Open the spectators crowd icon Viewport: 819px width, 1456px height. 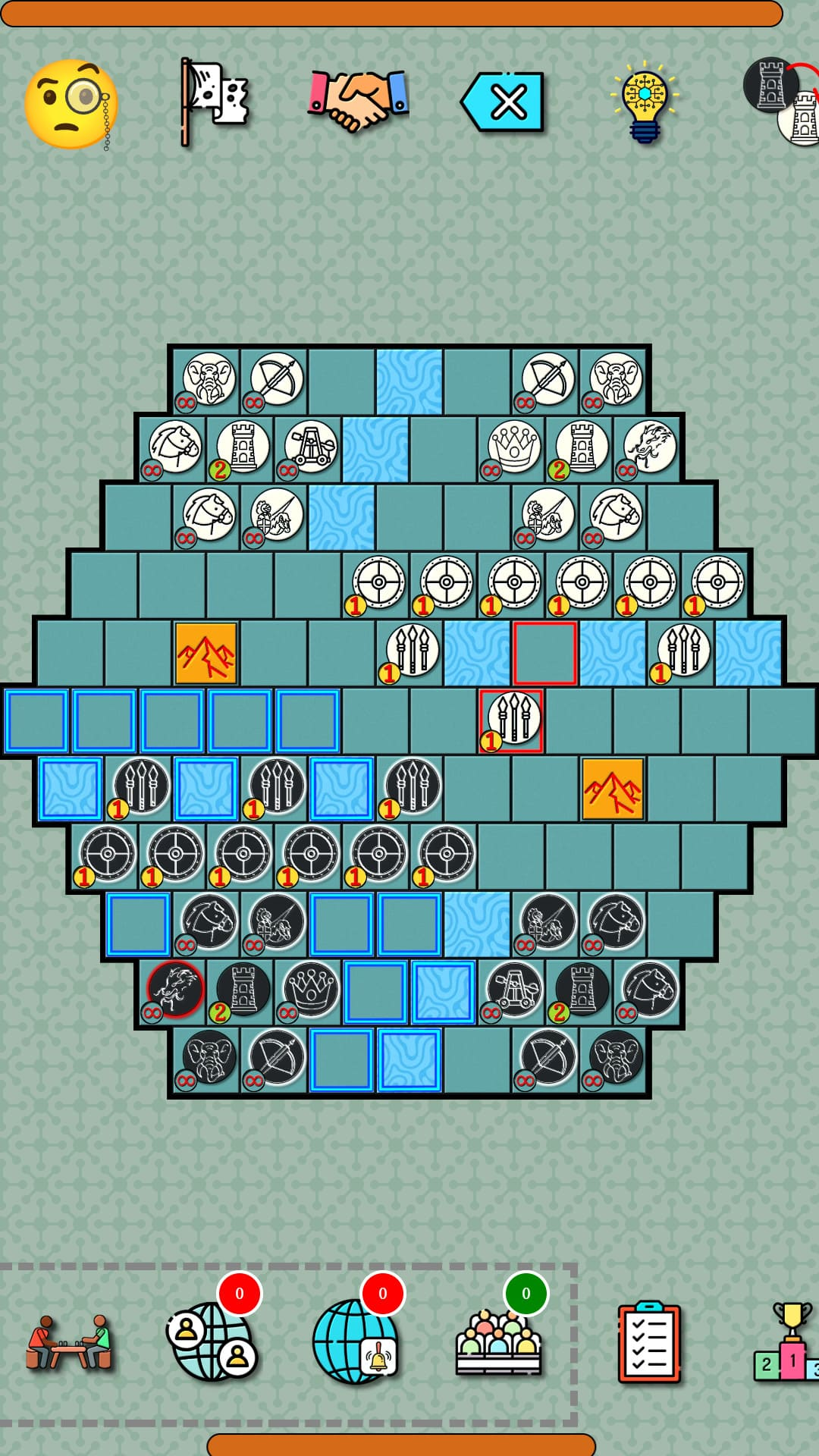coord(498,1342)
